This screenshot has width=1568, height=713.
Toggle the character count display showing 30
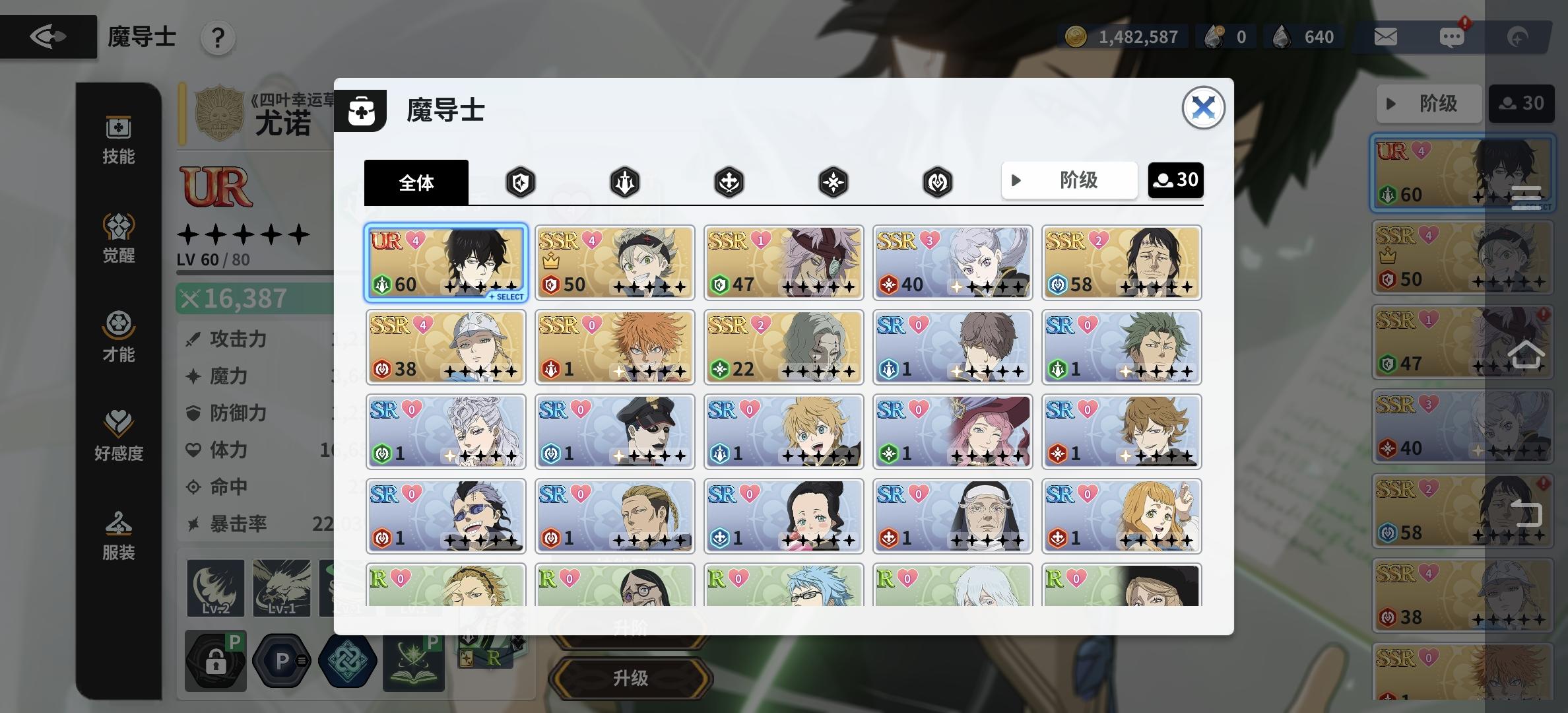click(1175, 180)
